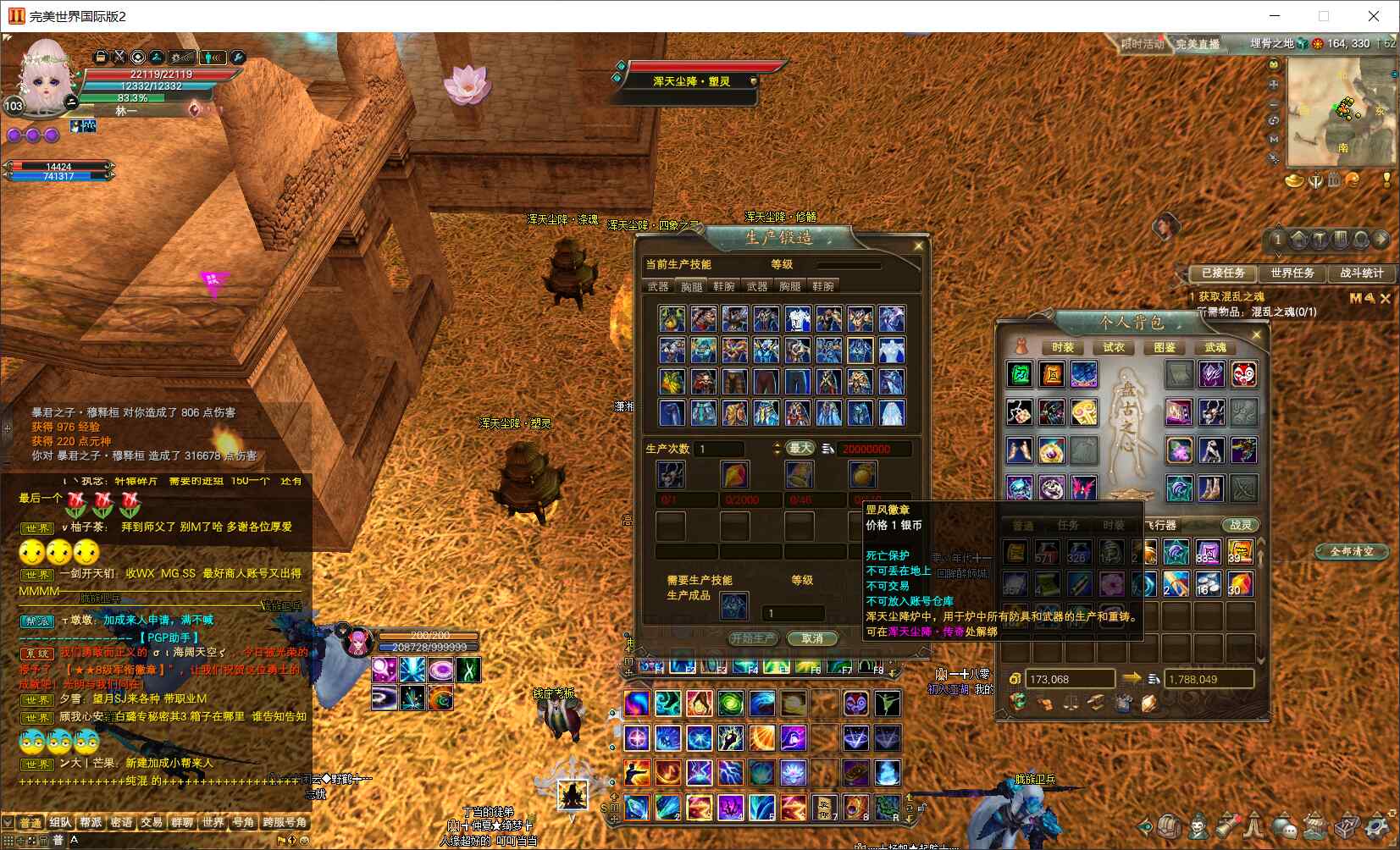Viewport: 1400px width, 850px height.
Task: Choose the 组队 party chat channel
Action: 60,822
